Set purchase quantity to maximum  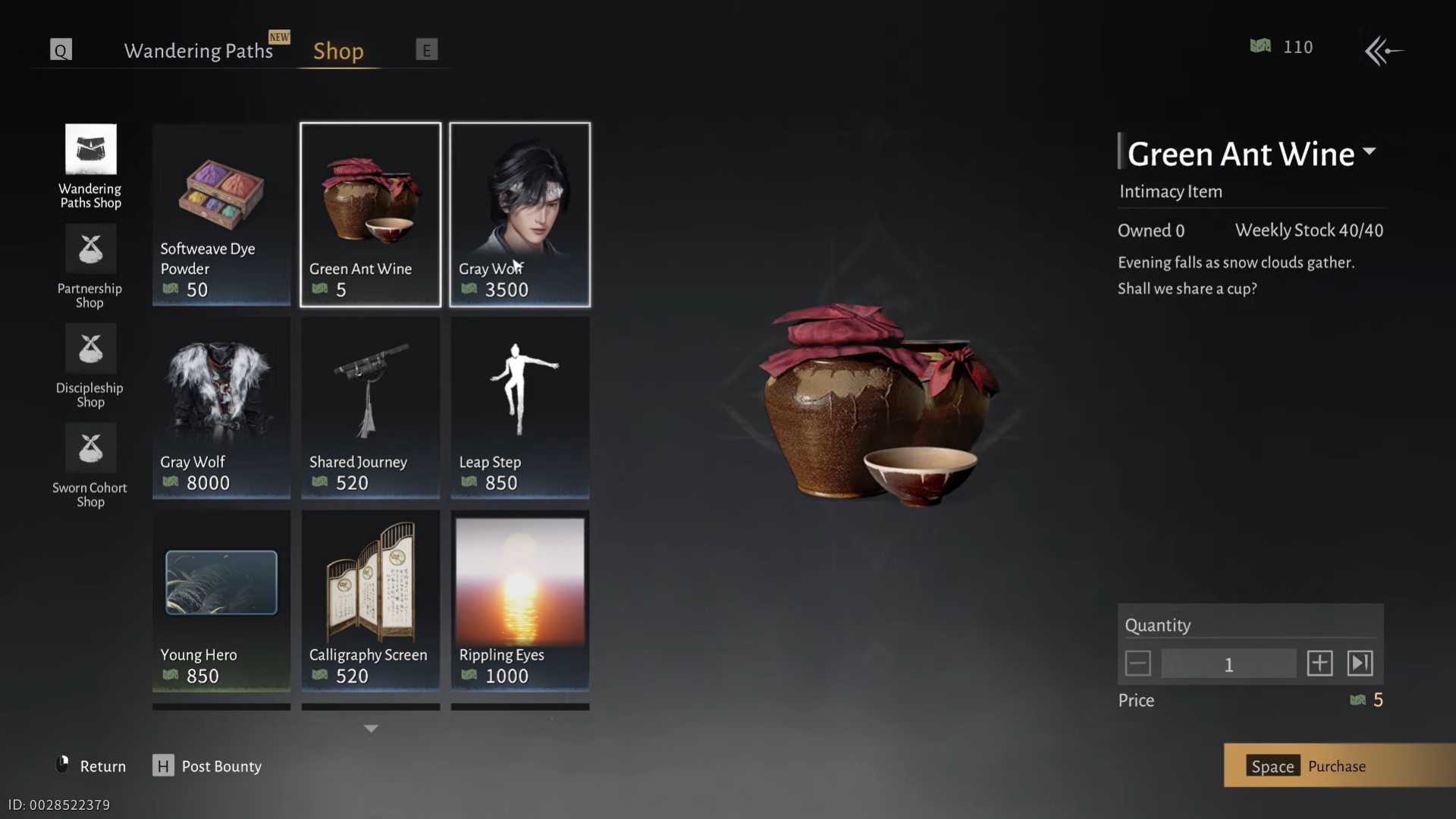point(1360,664)
